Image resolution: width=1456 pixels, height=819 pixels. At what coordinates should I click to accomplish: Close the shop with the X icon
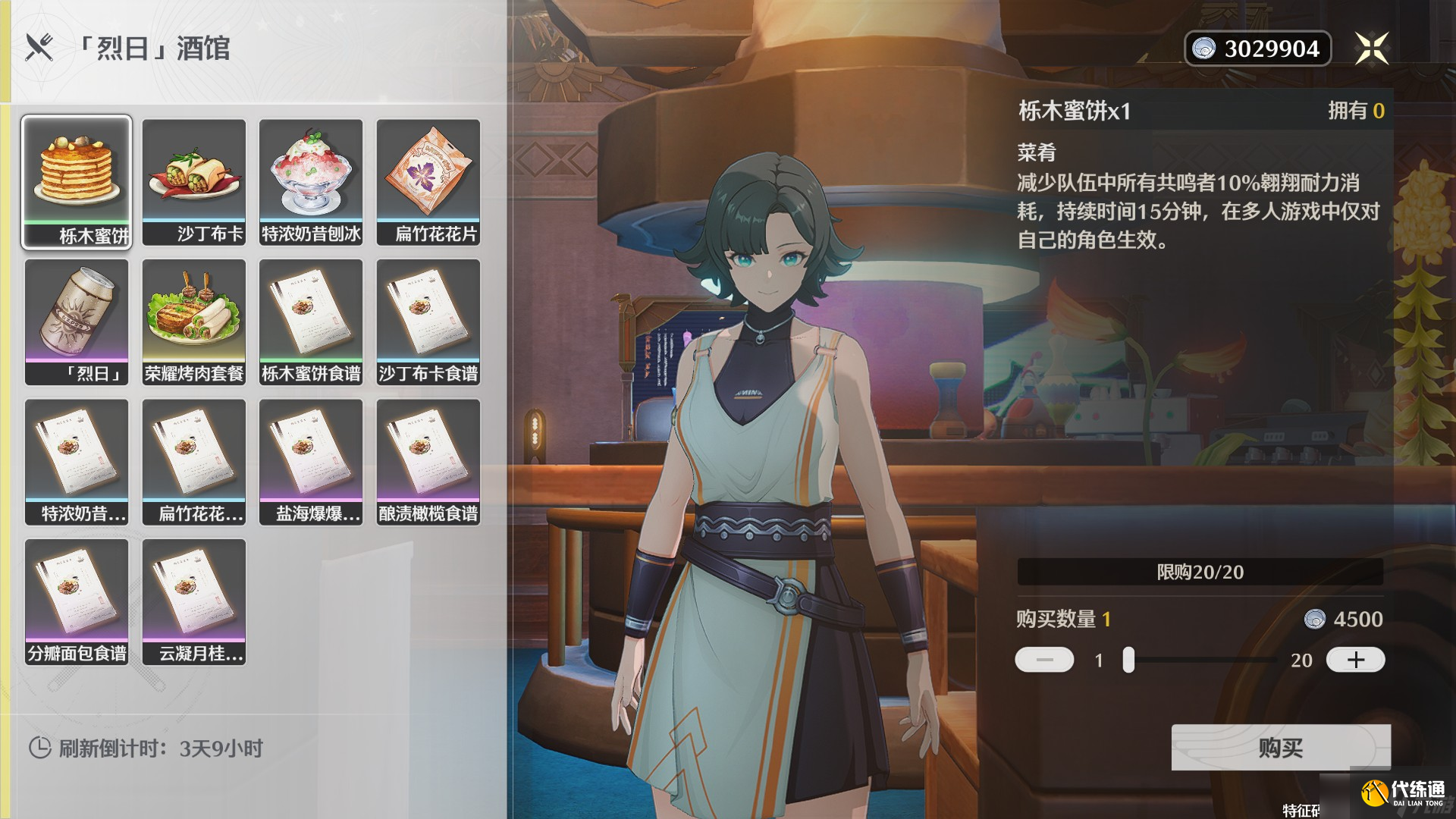1374,48
